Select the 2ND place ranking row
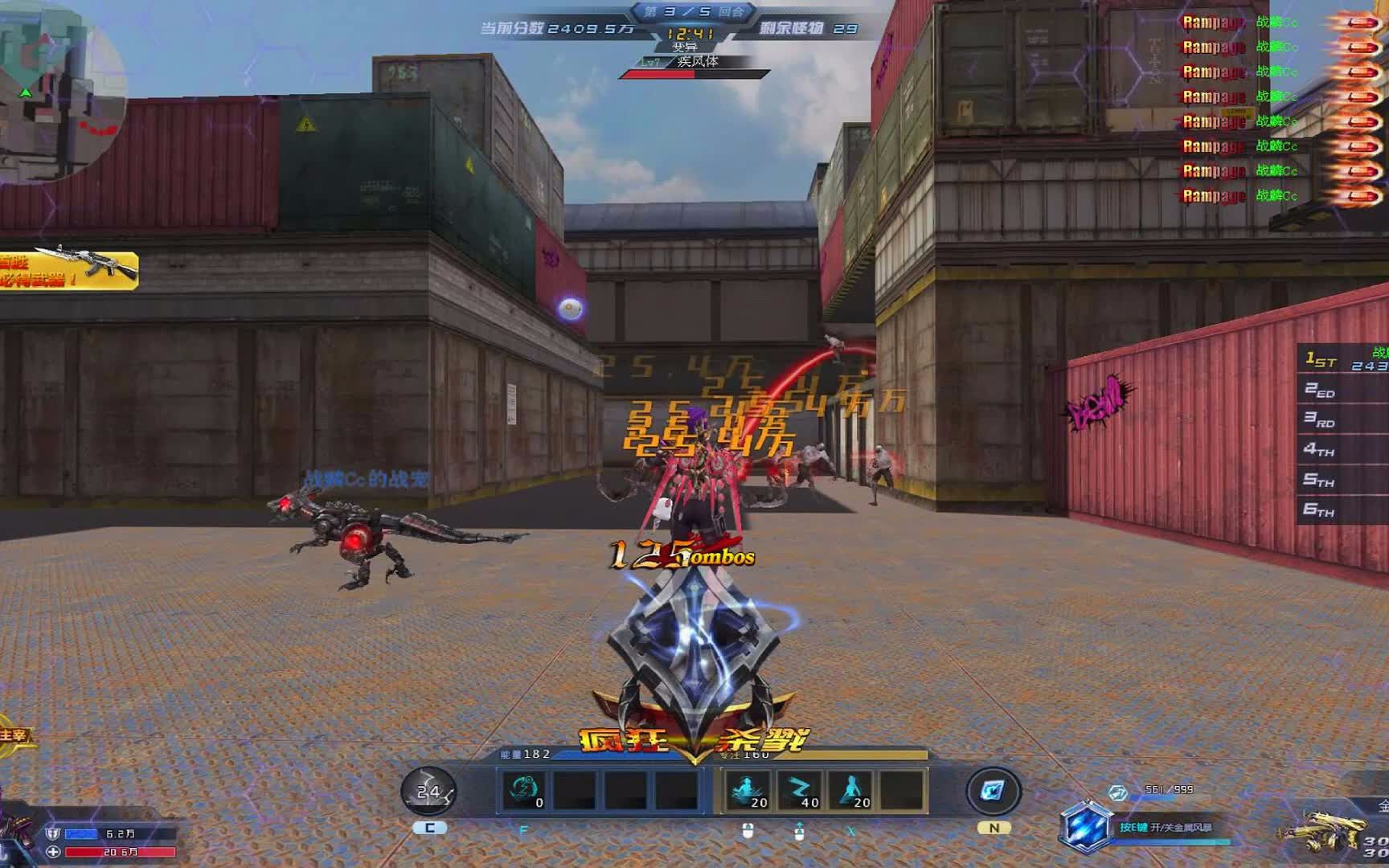 (x=1344, y=391)
